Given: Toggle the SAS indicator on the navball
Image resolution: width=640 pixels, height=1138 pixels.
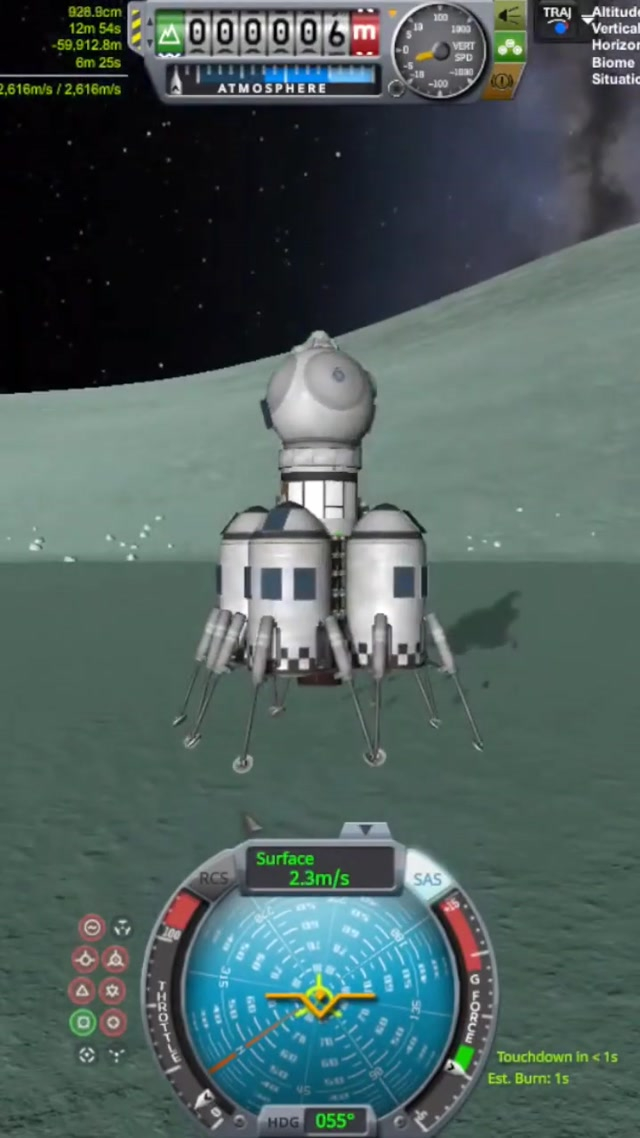Looking at the screenshot, I should [x=428, y=880].
